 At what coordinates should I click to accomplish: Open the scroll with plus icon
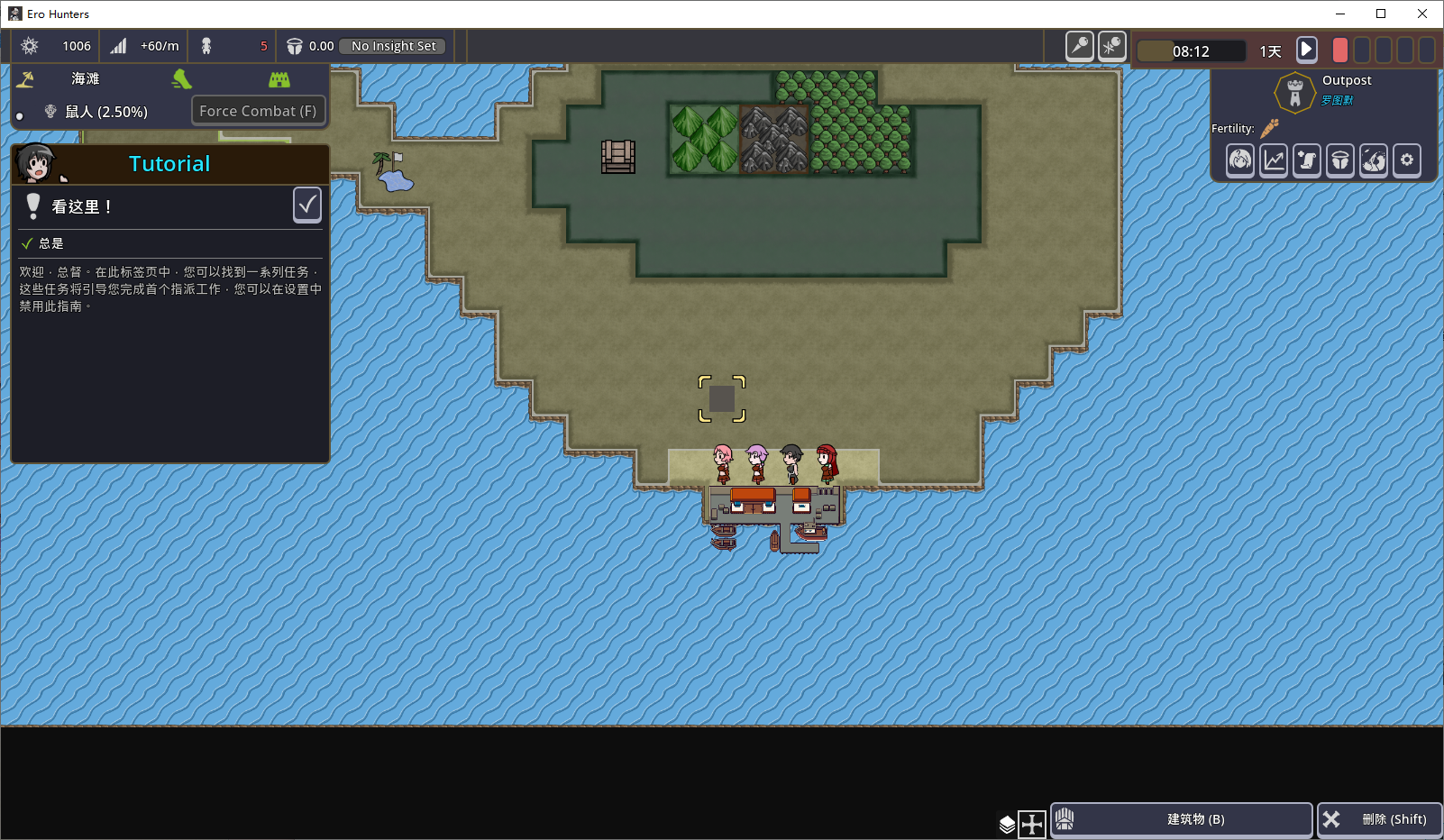pos(1307,160)
